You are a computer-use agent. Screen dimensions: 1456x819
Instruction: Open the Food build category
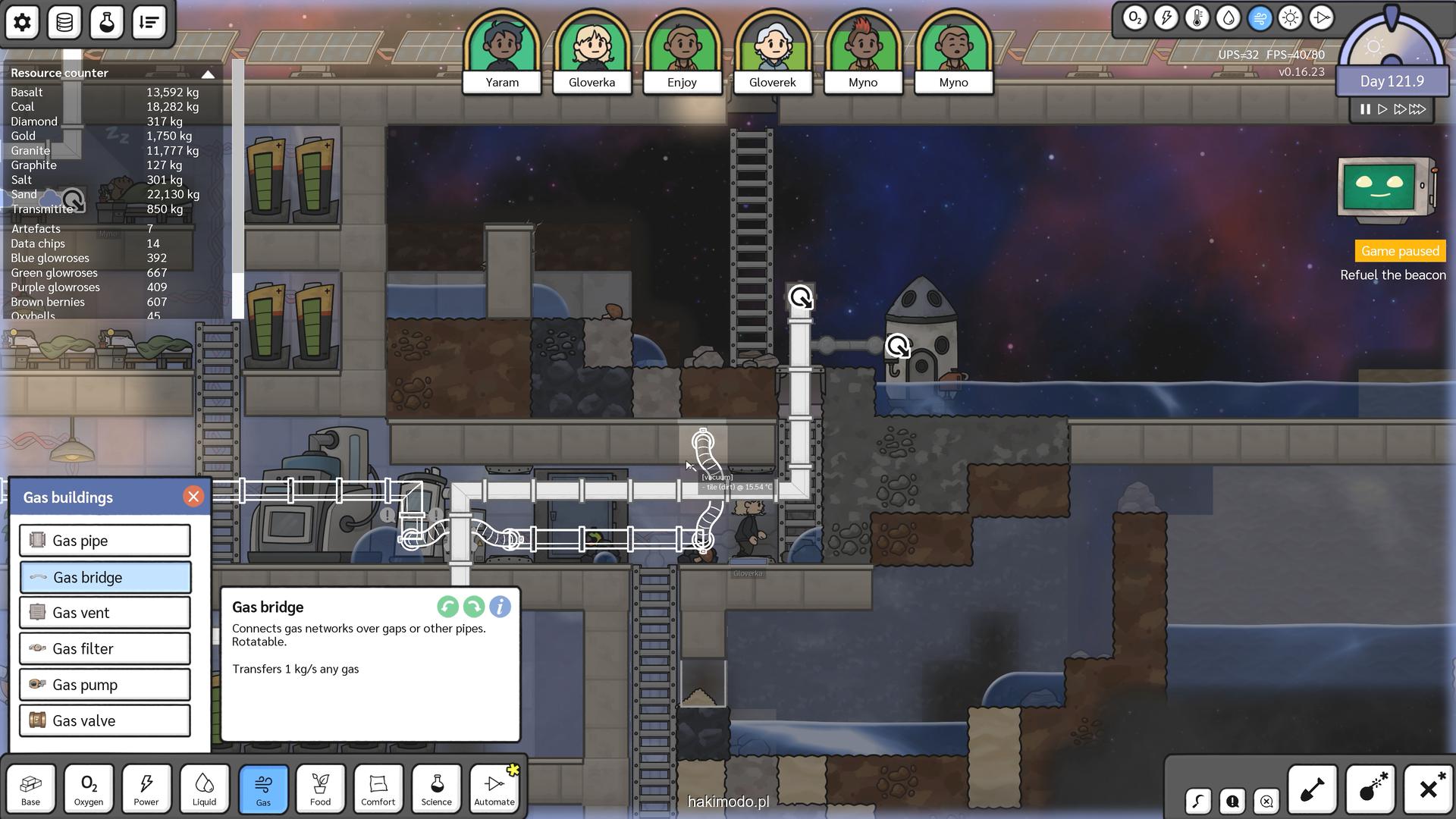pyautogui.click(x=321, y=789)
